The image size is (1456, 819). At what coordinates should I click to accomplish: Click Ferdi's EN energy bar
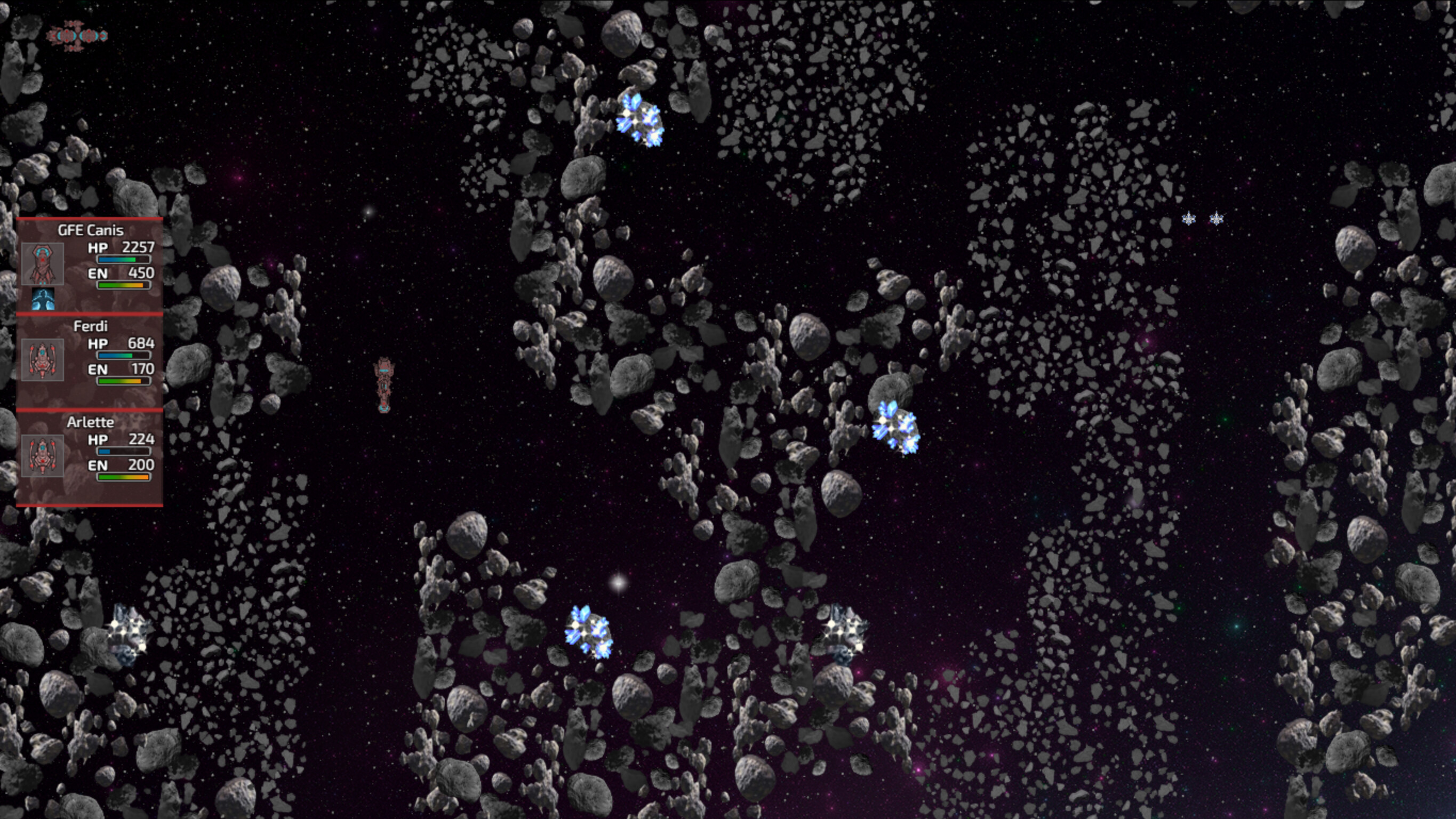click(x=123, y=380)
